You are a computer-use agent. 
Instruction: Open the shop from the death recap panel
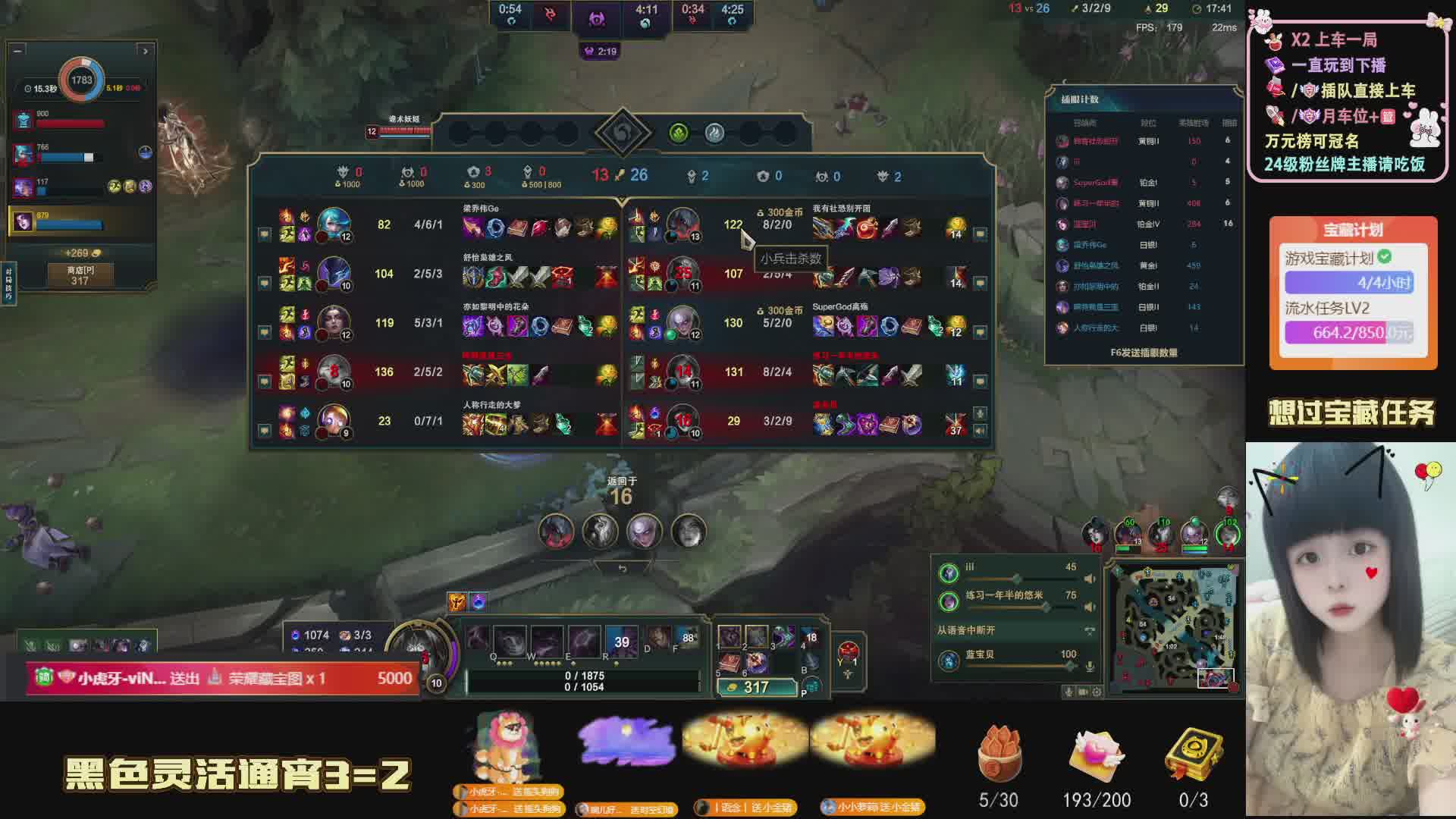[x=80, y=275]
